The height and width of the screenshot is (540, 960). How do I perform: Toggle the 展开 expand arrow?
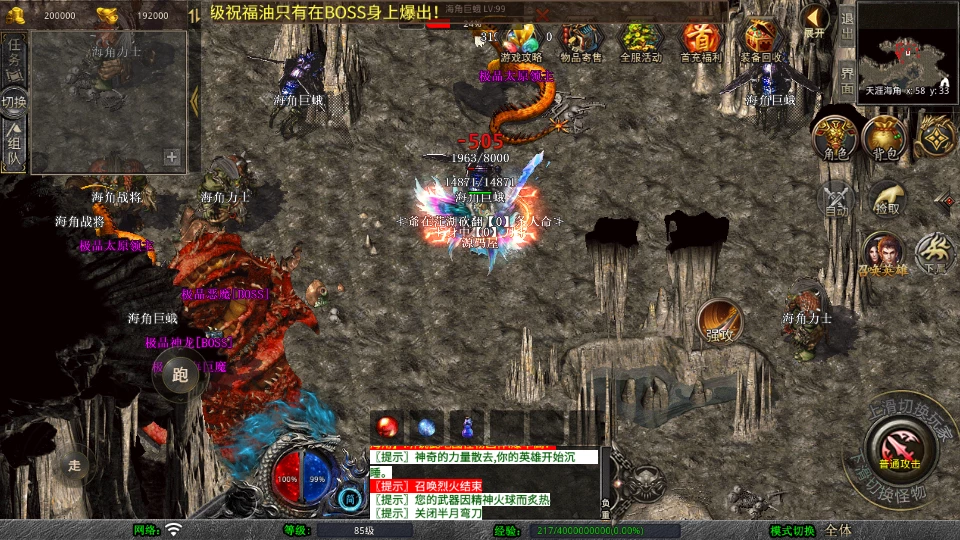click(x=816, y=20)
